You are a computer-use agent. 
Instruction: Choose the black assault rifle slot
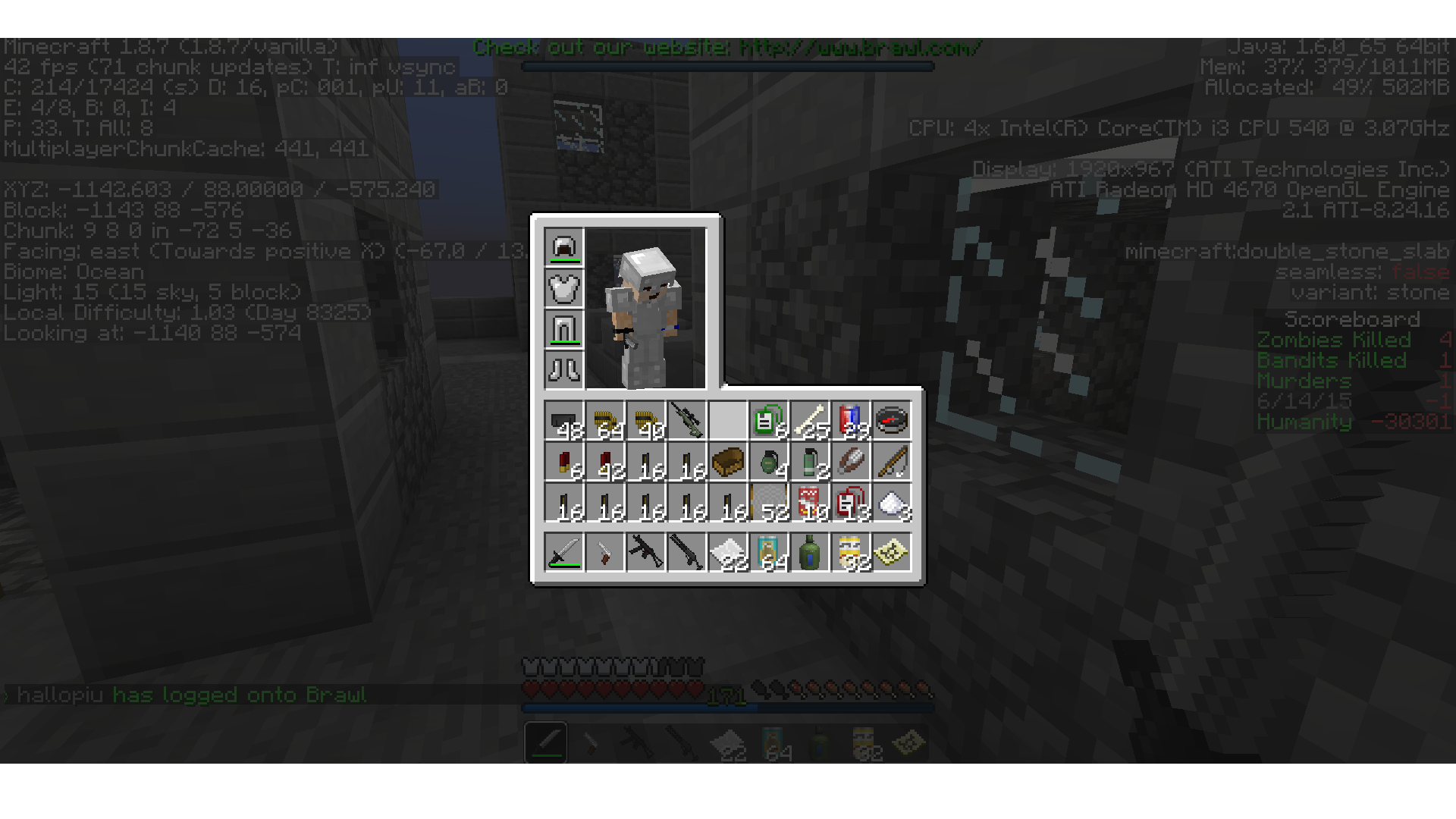pos(645,551)
